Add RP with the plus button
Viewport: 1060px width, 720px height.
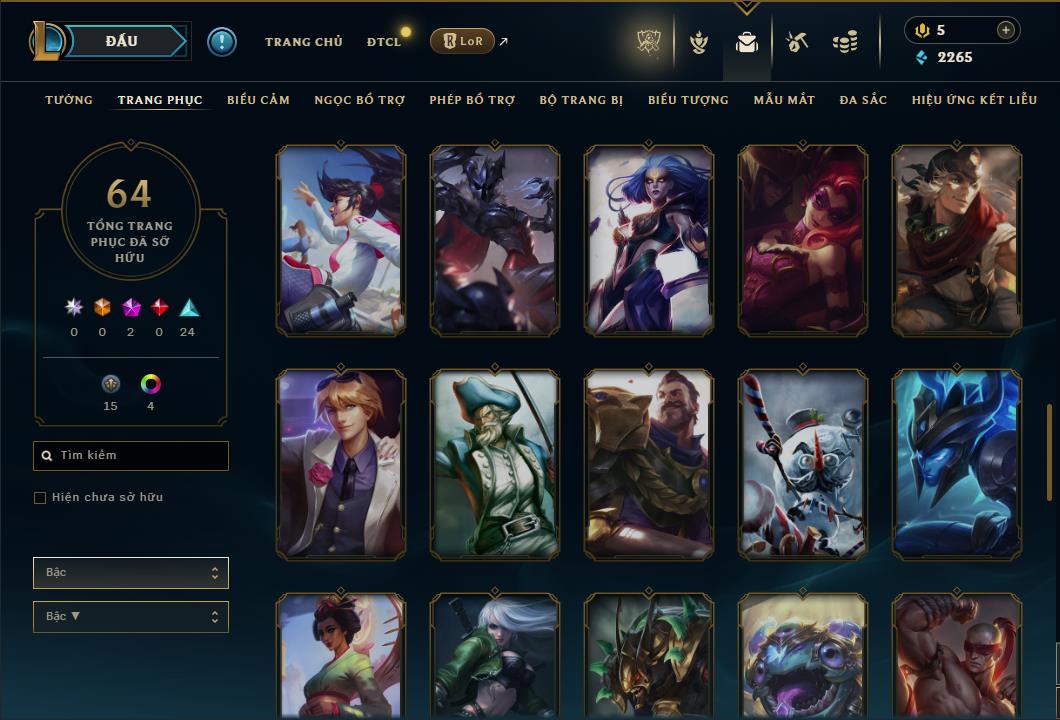point(1005,30)
